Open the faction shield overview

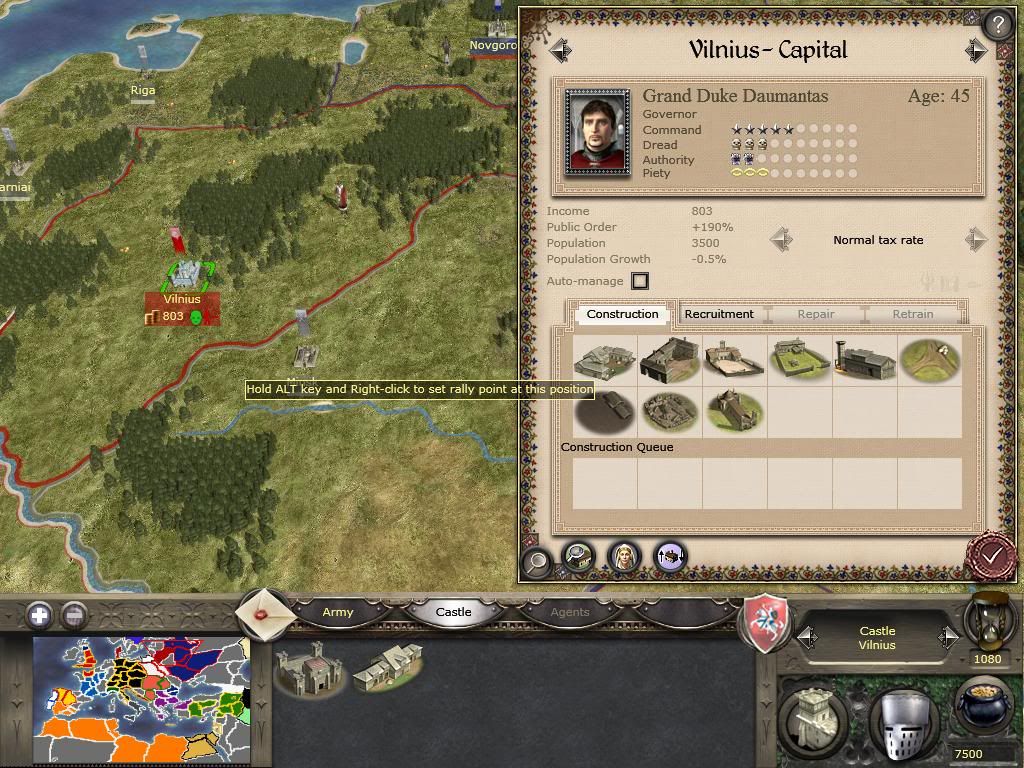[766, 623]
